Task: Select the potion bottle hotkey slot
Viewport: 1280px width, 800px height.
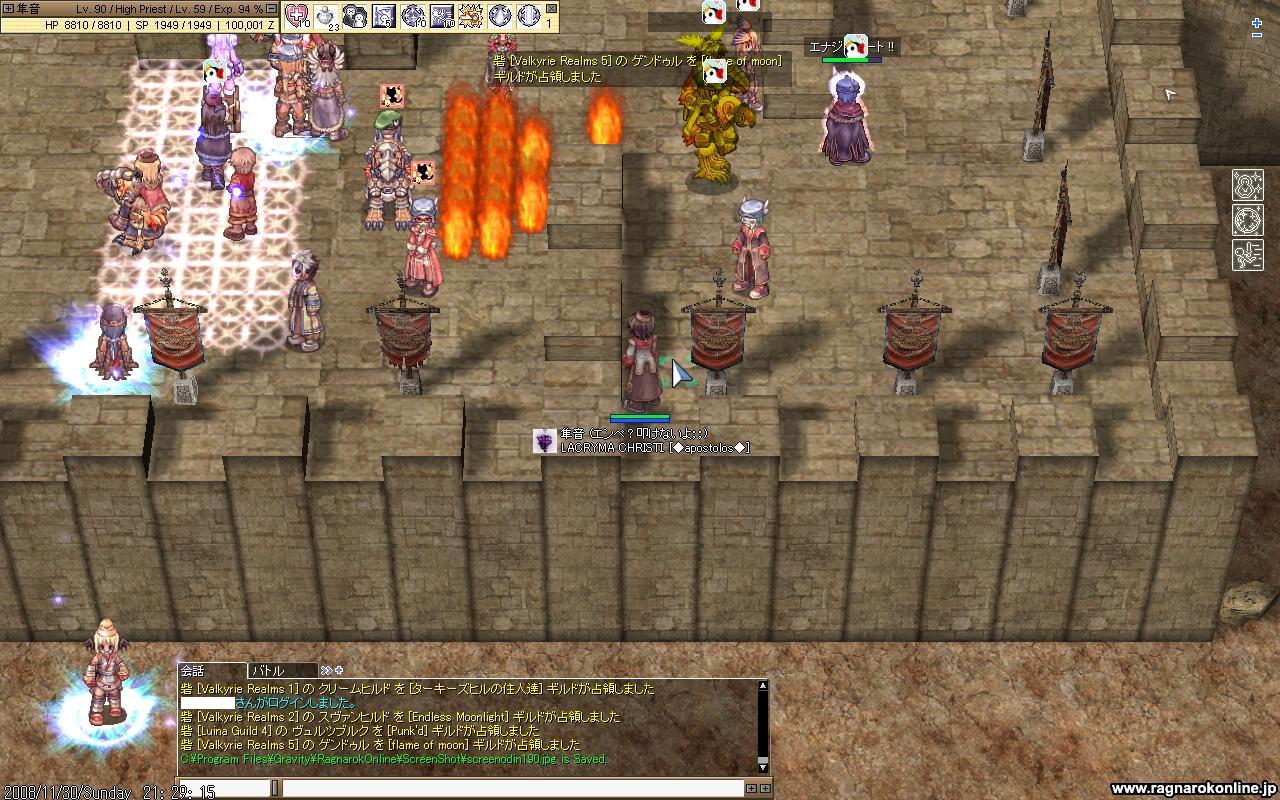Action: point(326,15)
